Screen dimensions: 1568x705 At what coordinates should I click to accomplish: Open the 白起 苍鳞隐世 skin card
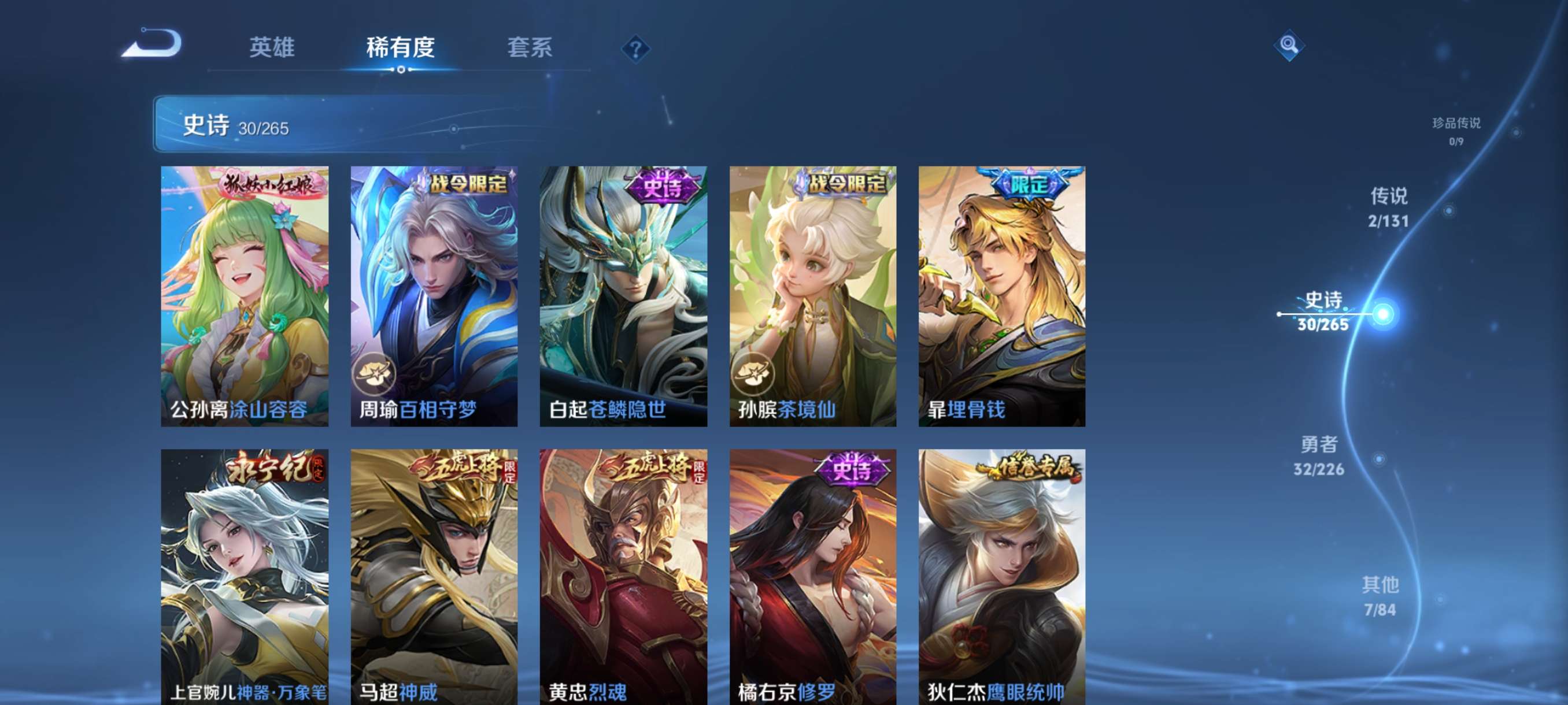coord(625,298)
